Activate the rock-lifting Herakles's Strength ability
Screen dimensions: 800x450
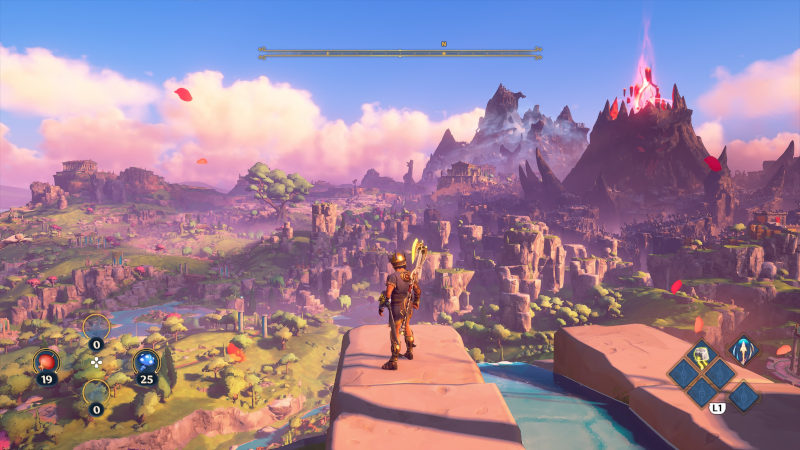pyautogui.click(x=703, y=354)
